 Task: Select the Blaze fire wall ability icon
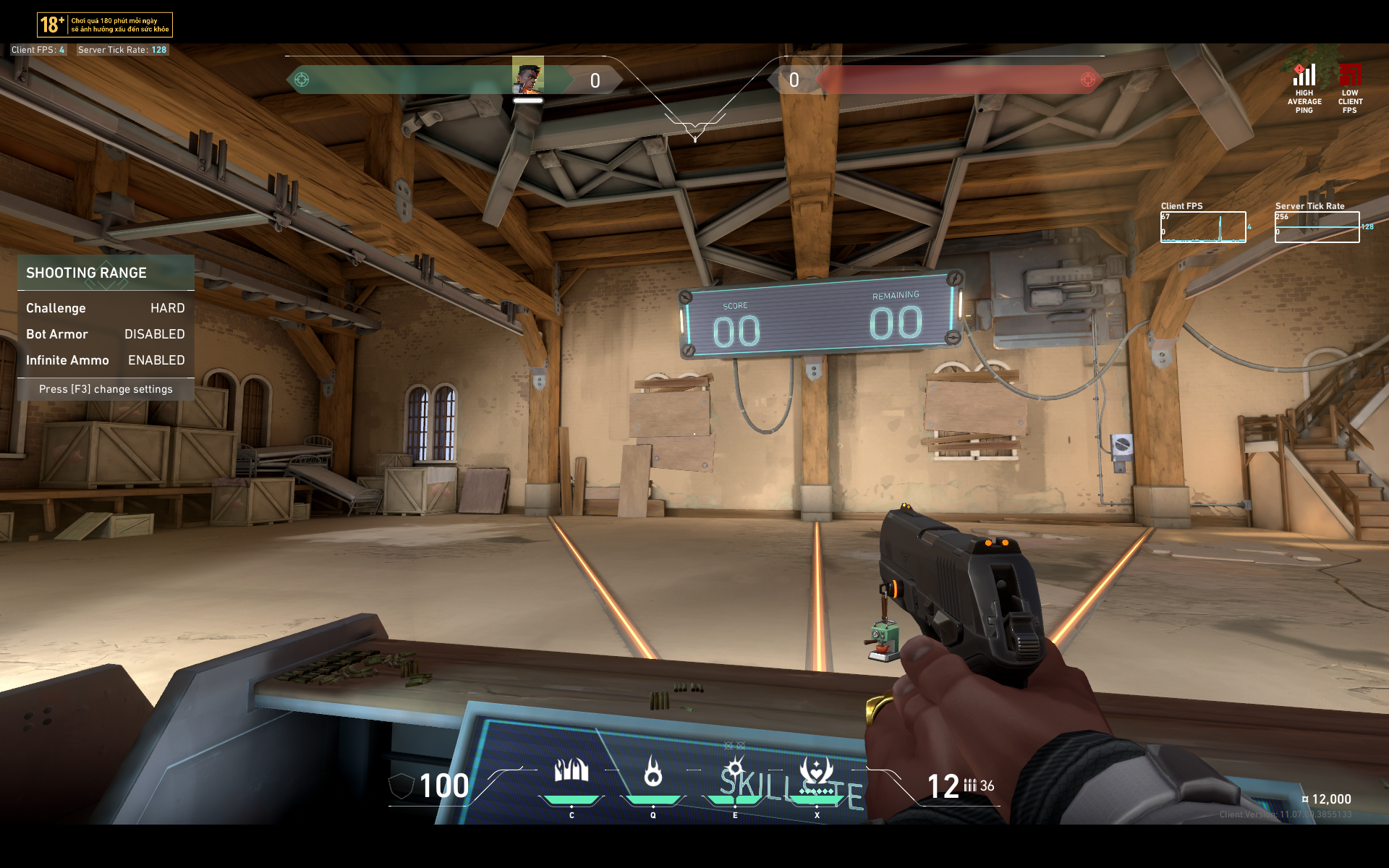coord(571,771)
